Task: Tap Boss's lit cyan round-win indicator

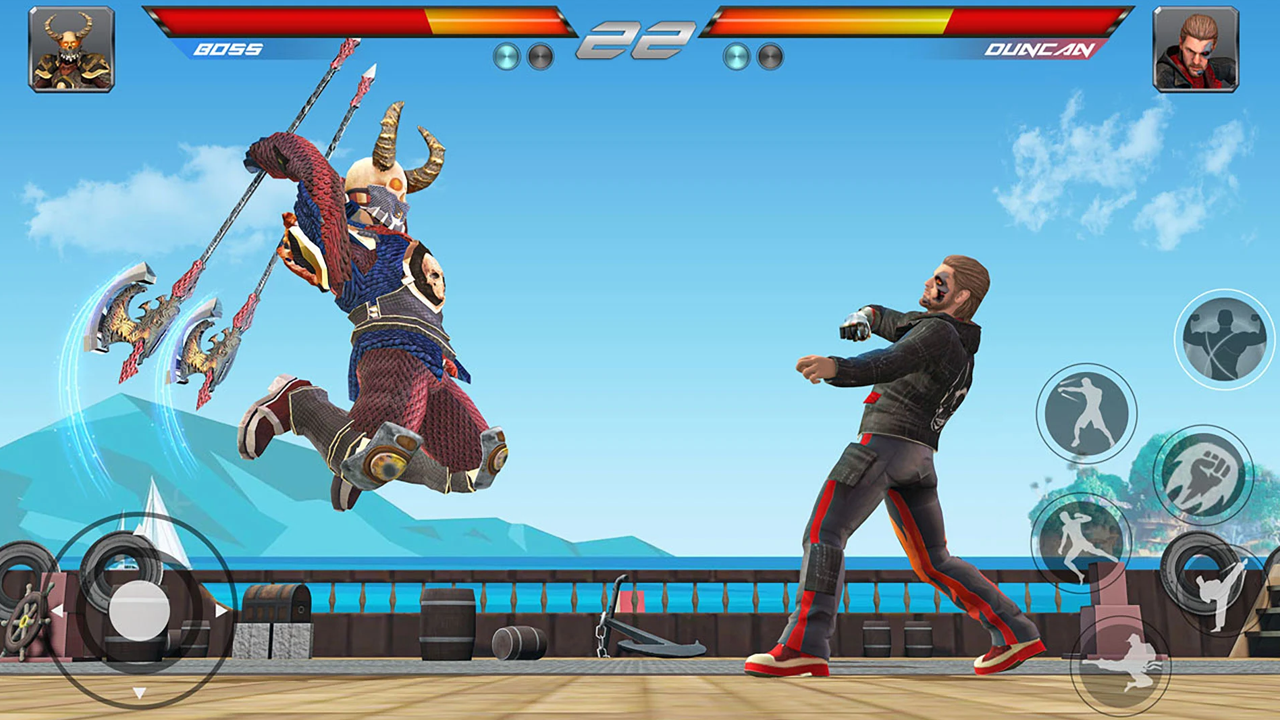Action: pyautogui.click(x=506, y=56)
